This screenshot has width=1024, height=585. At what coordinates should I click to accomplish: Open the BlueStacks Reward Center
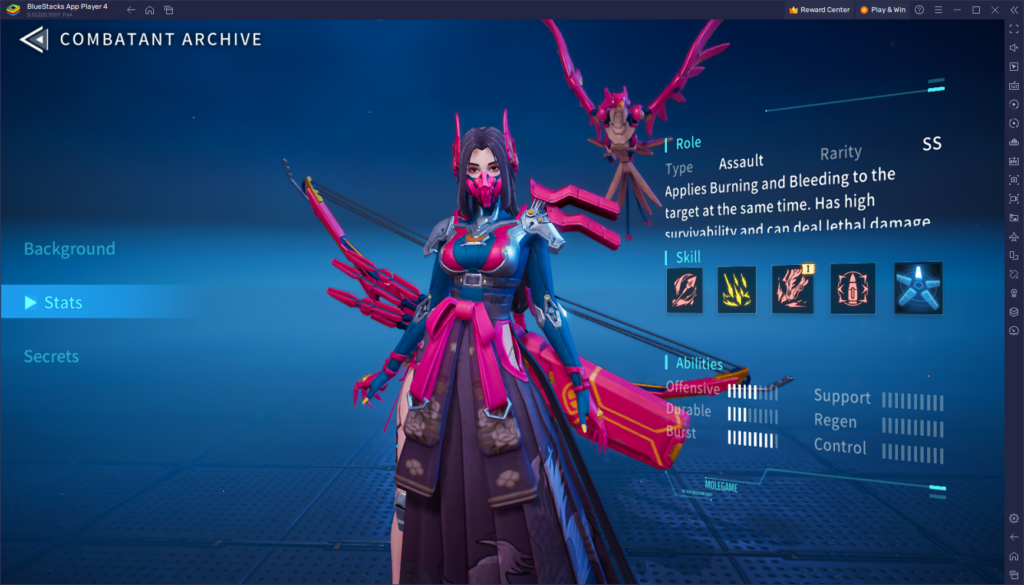click(819, 10)
